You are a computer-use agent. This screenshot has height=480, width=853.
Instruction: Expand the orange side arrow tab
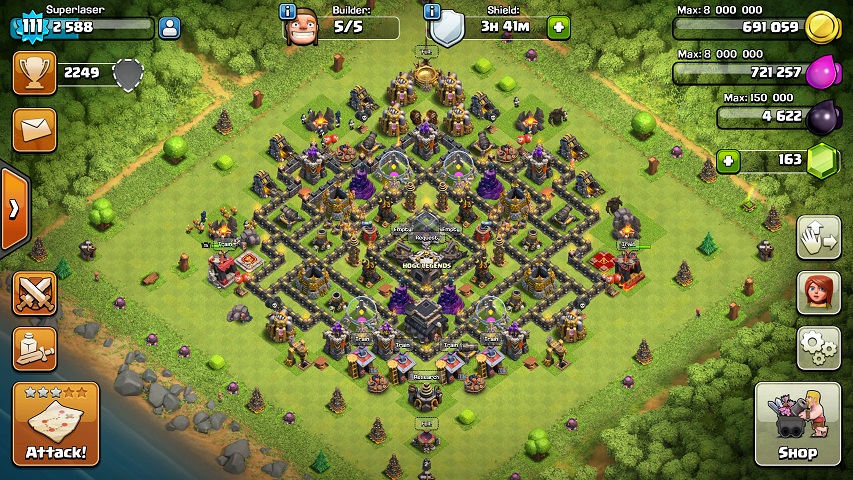[x=14, y=208]
